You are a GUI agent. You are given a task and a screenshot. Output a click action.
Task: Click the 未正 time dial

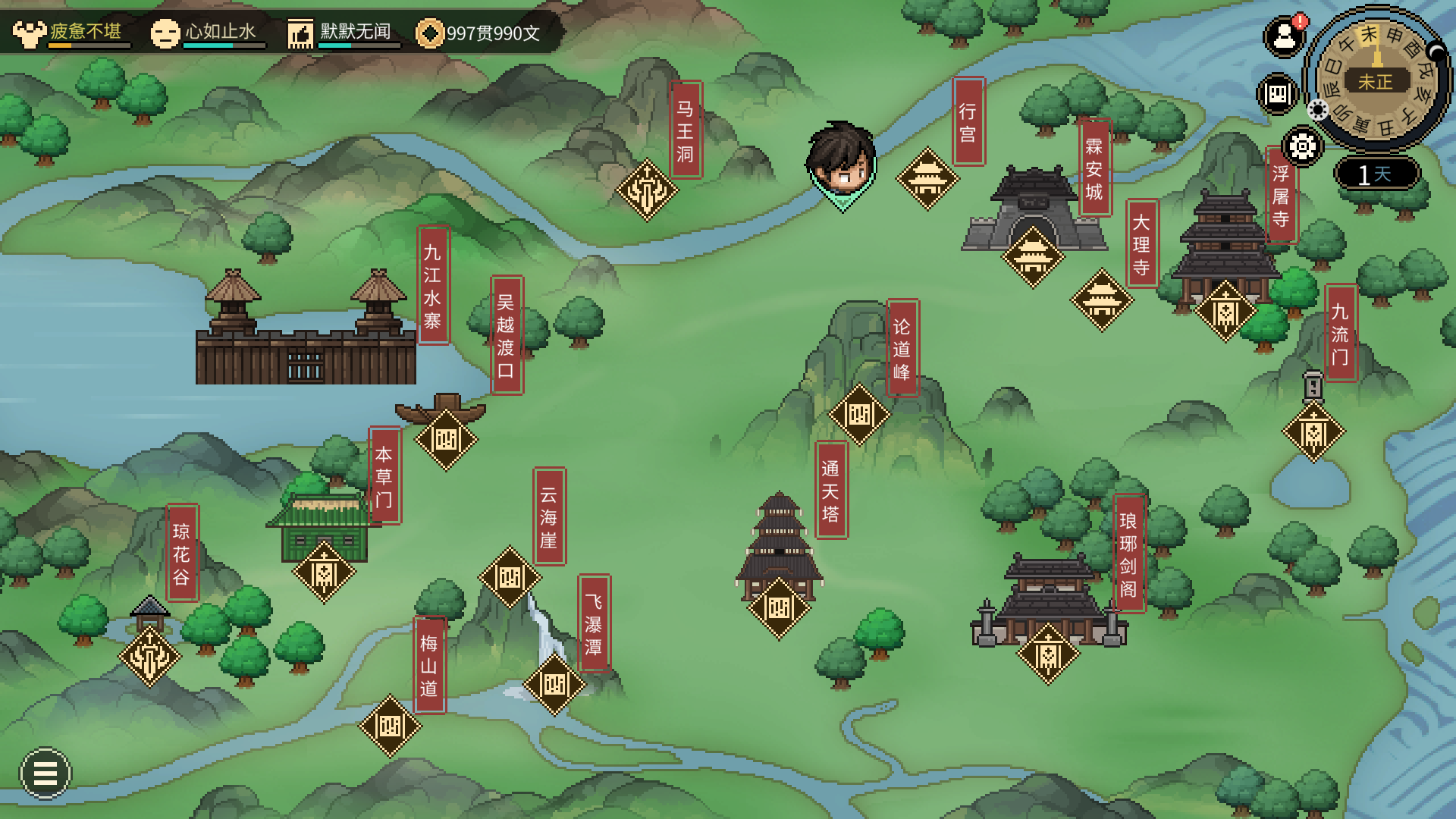(1376, 80)
